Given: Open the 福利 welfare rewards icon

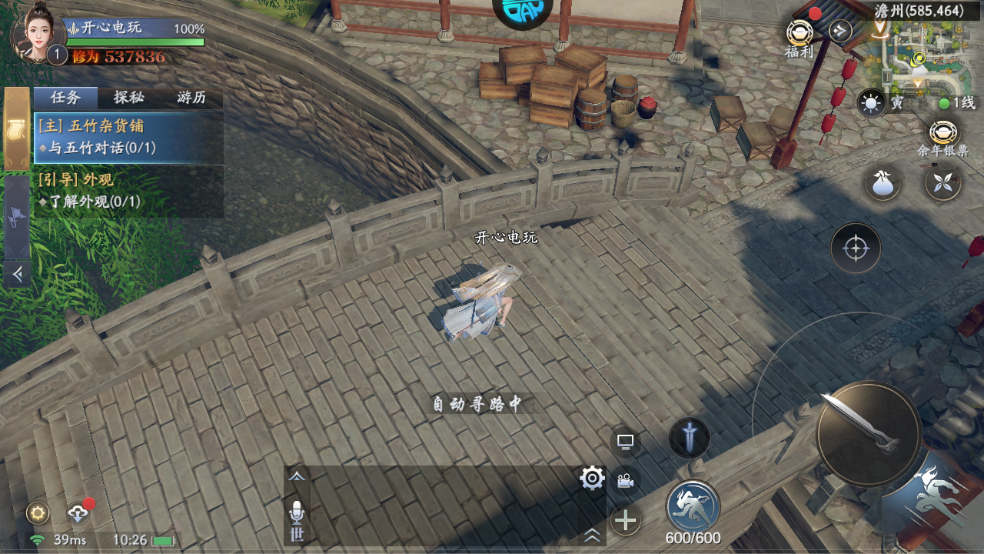Looking at the screenshot, I should pos(799,36).
